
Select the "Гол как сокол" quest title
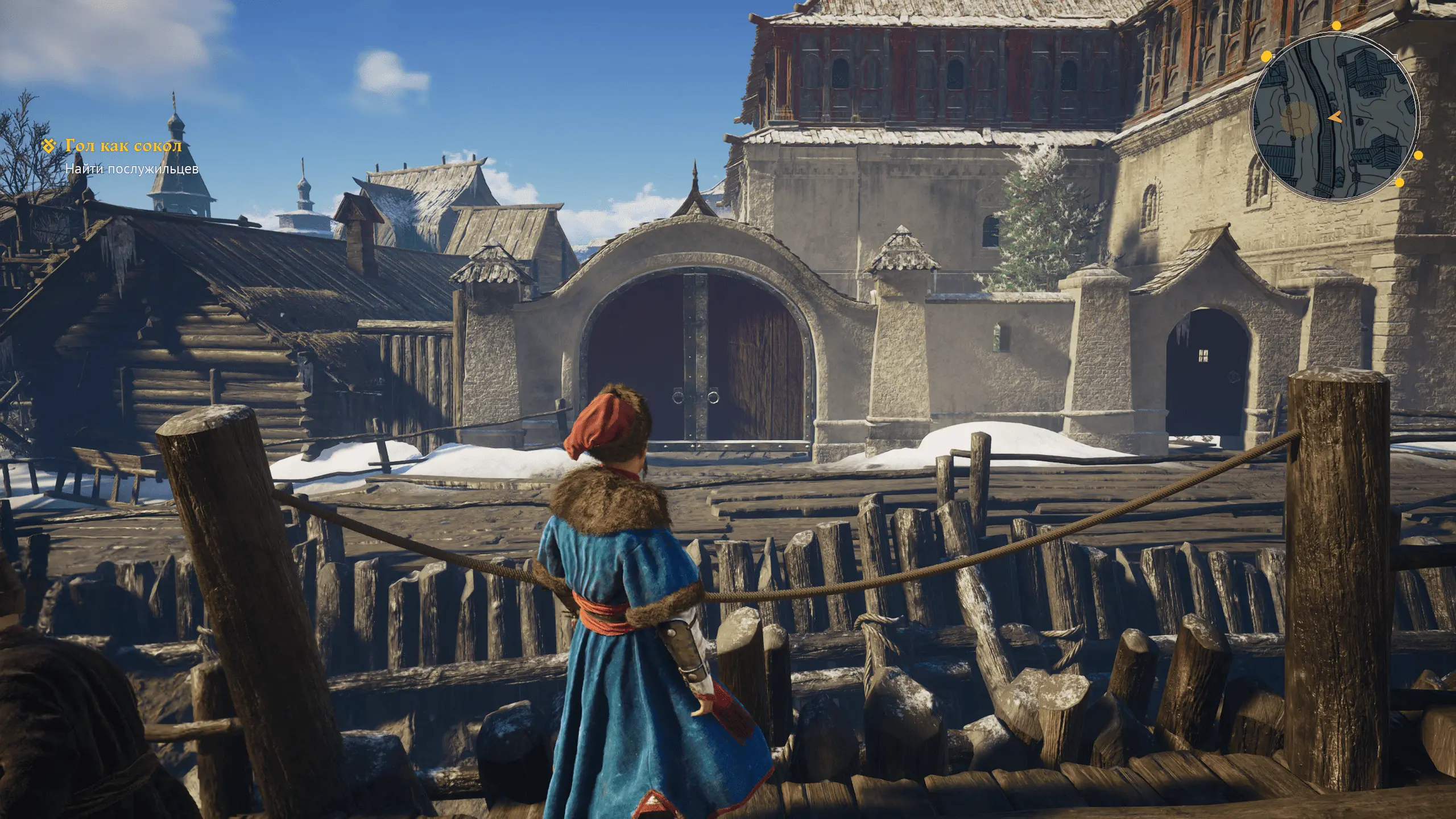point(123,146)
